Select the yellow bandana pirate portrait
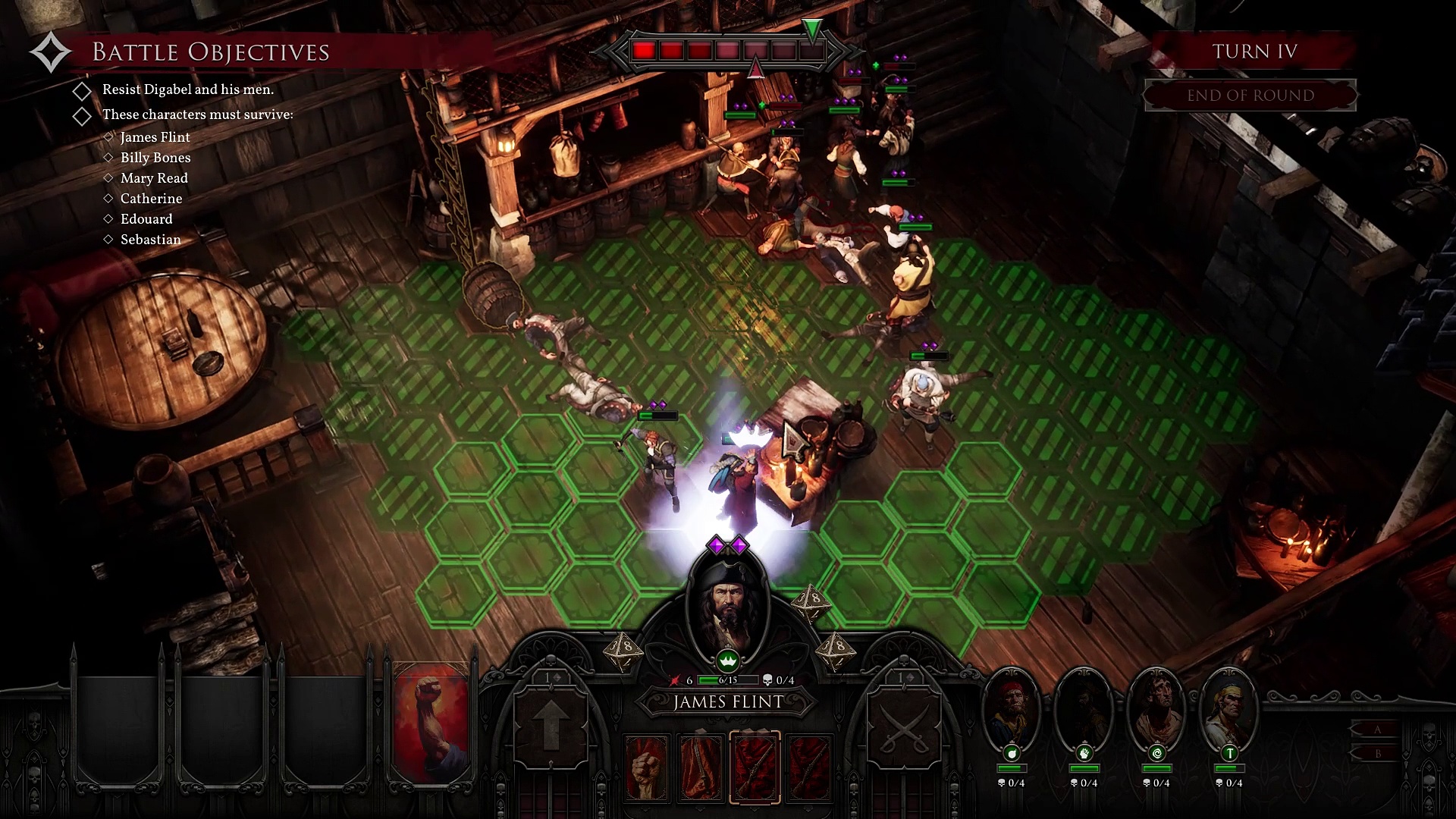This screenshot has width=1456, height=819. (x=1229, y=707)
